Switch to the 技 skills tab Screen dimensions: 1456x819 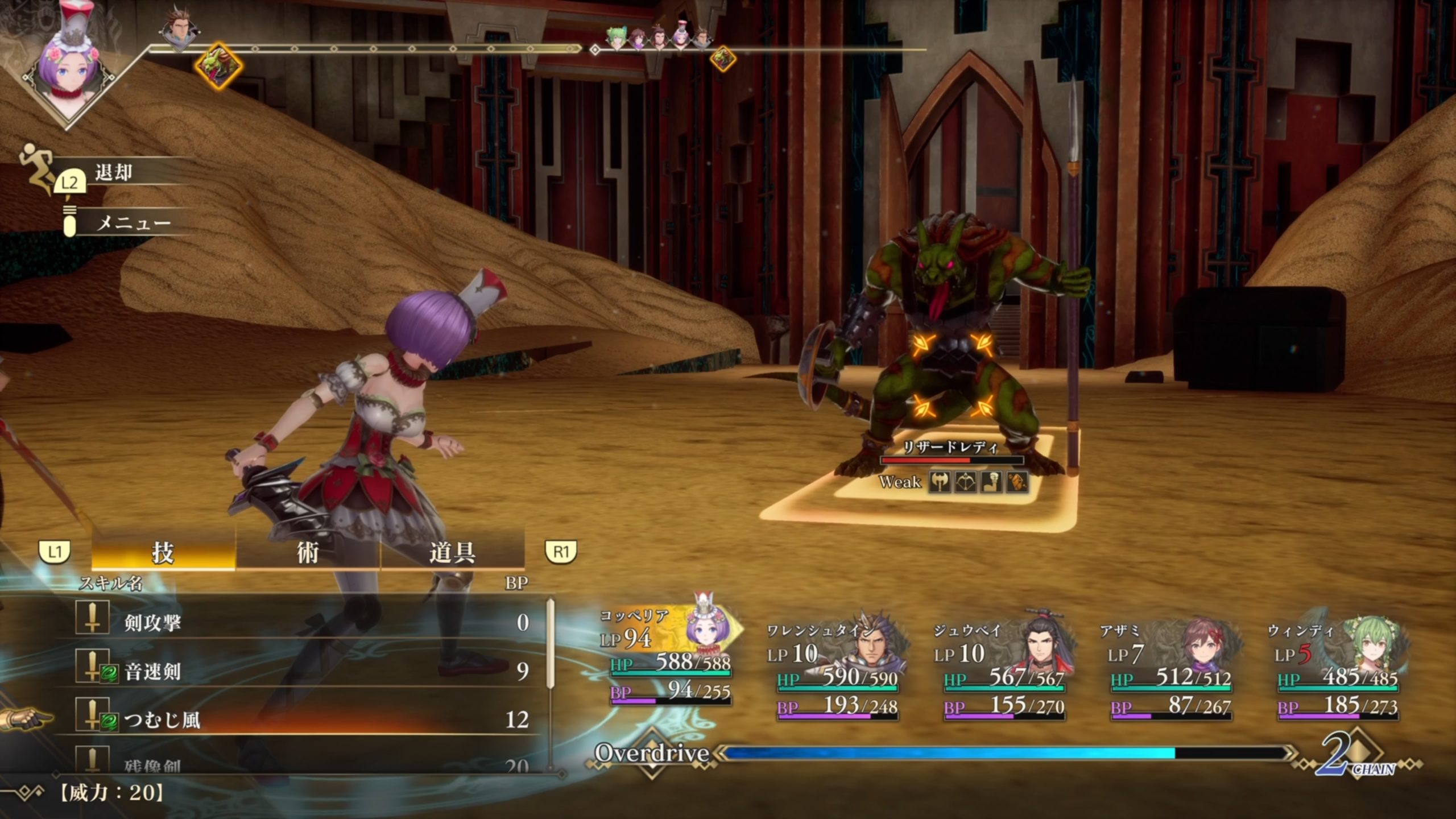(x=163, y=552)
